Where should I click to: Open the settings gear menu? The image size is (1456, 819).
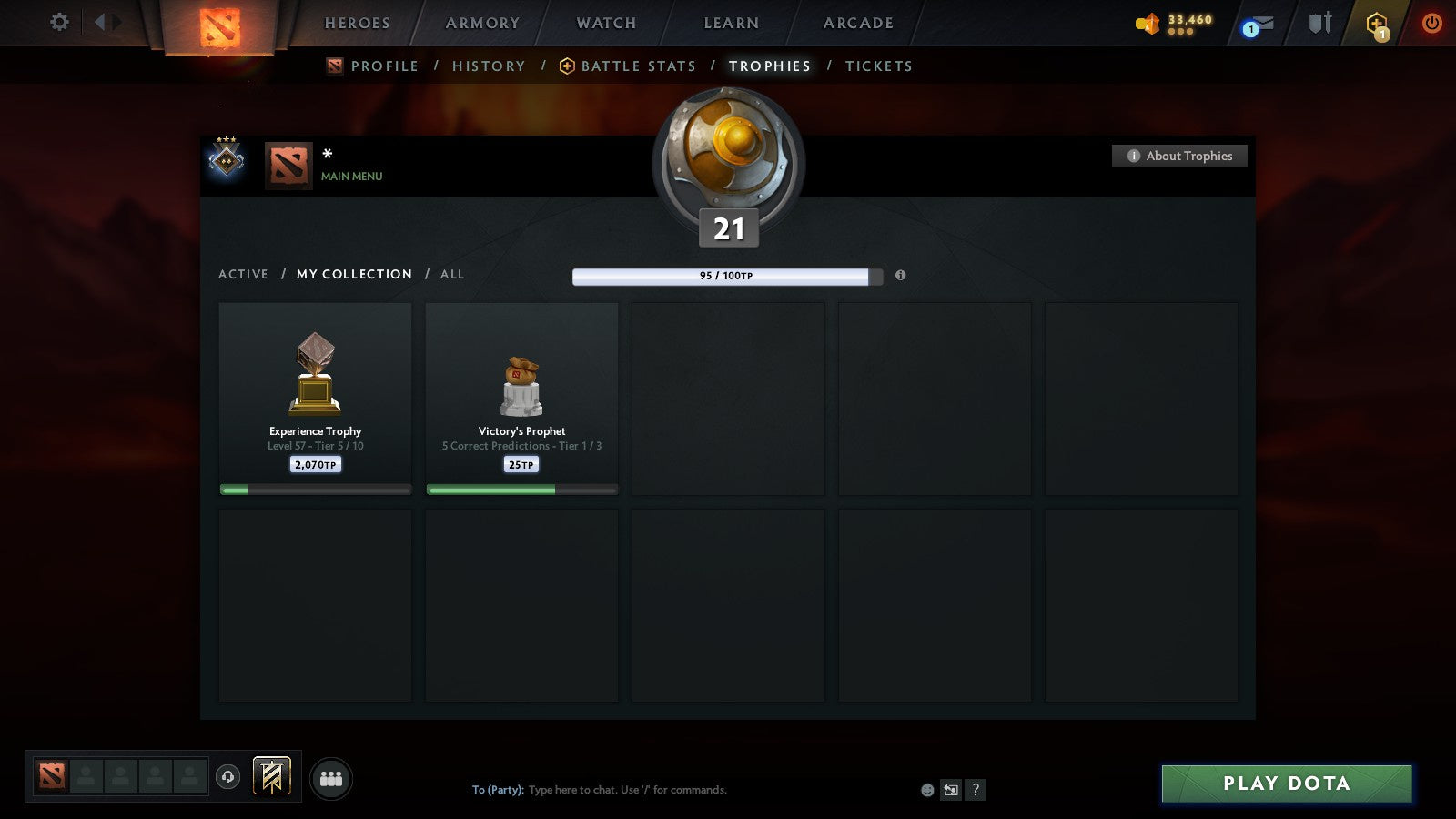[59, 23]
